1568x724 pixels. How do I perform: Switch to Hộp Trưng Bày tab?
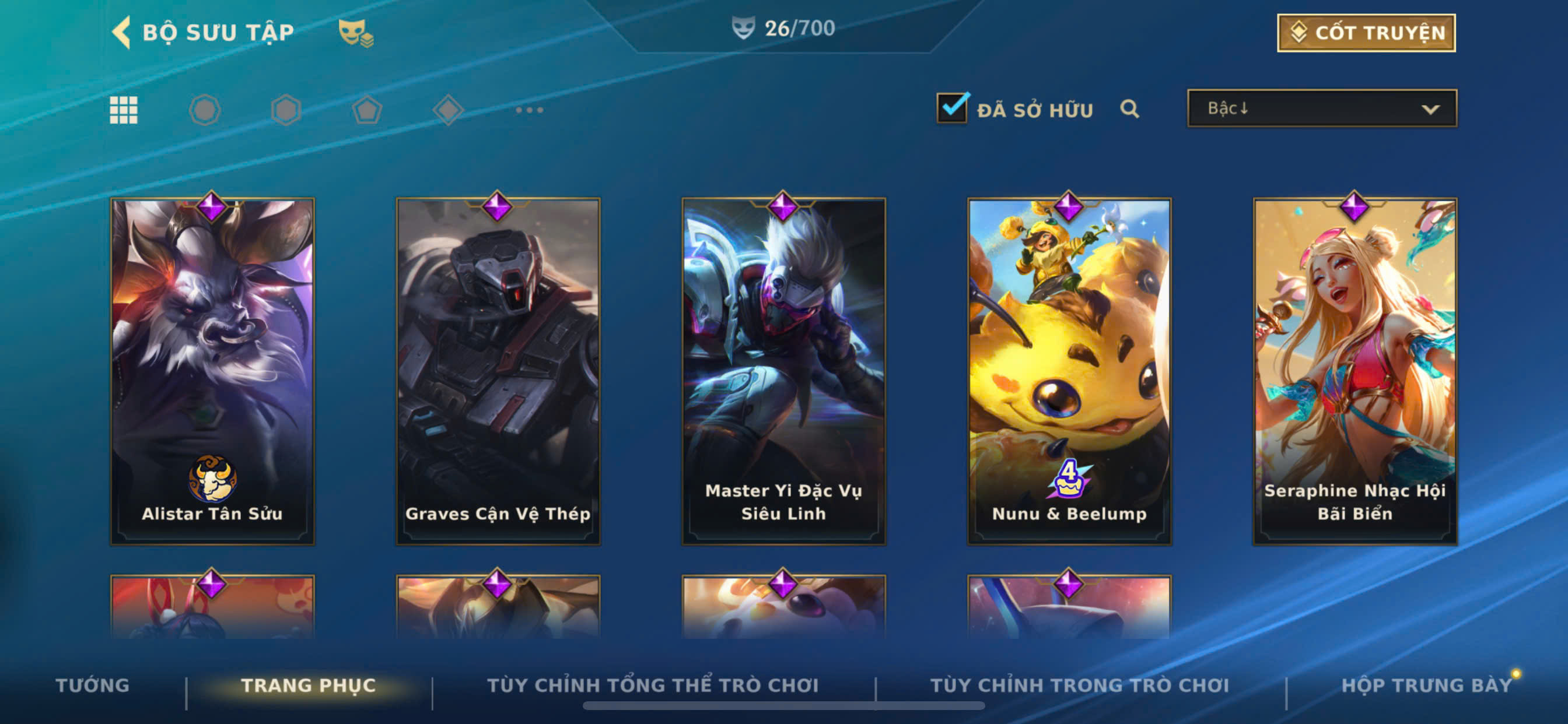tap(1426, 685)
